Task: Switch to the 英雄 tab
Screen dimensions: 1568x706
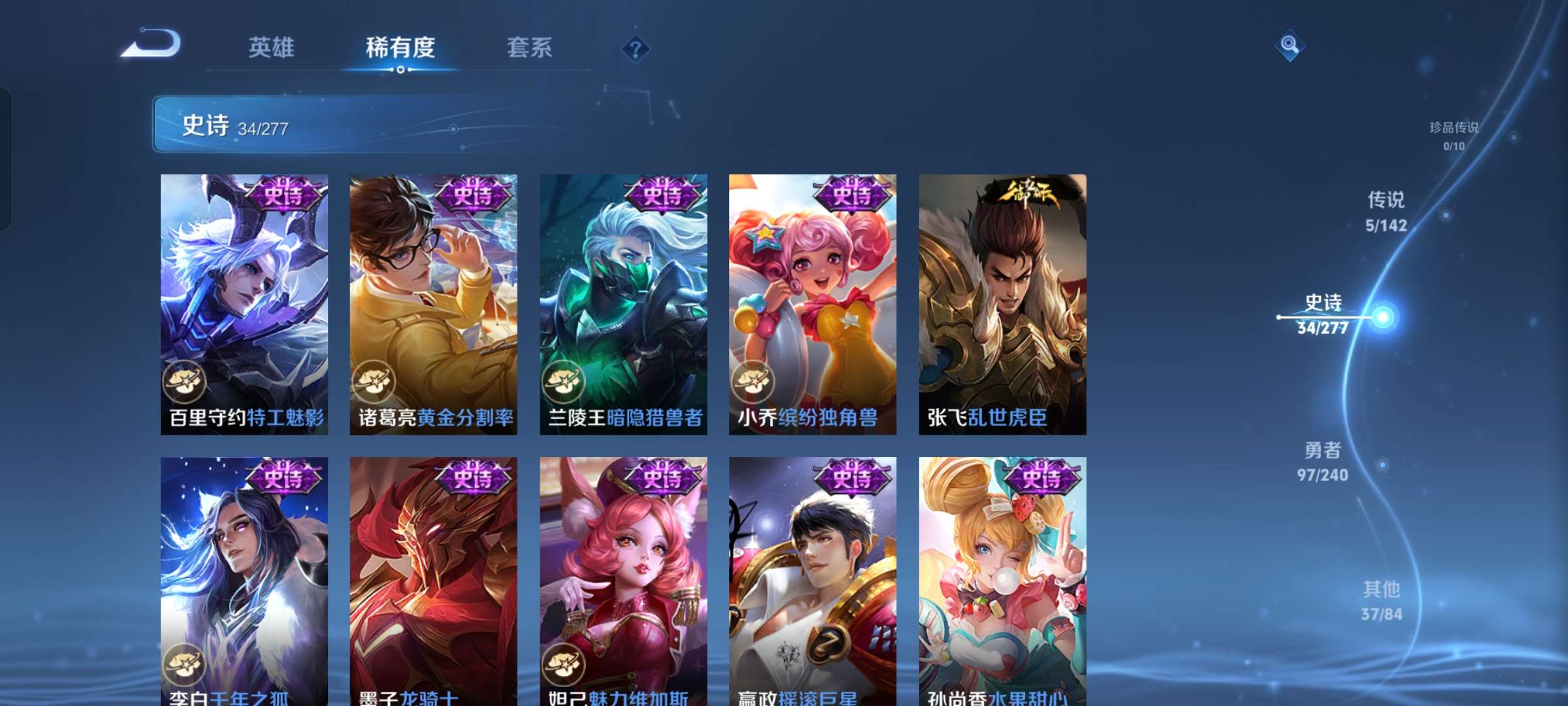Action: [x=272, y=48]
